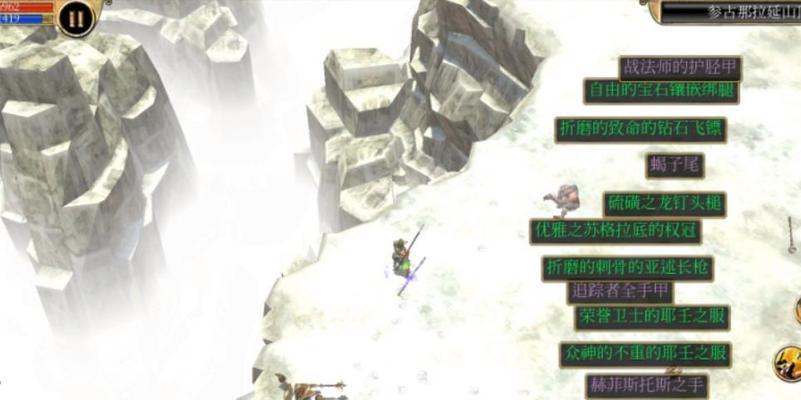Pick up the 战法师的护胫甲 loot label

(x=680, y=67)
